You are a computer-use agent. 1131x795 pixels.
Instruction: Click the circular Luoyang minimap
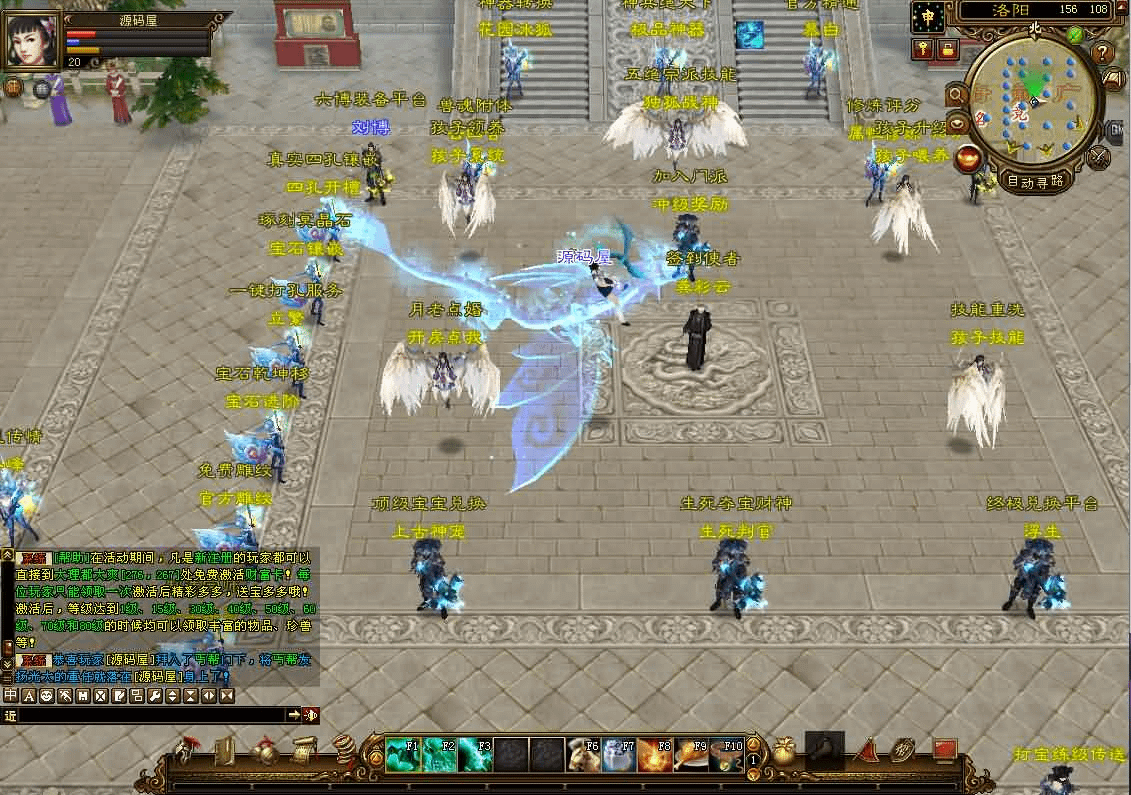click(1032, 101)
